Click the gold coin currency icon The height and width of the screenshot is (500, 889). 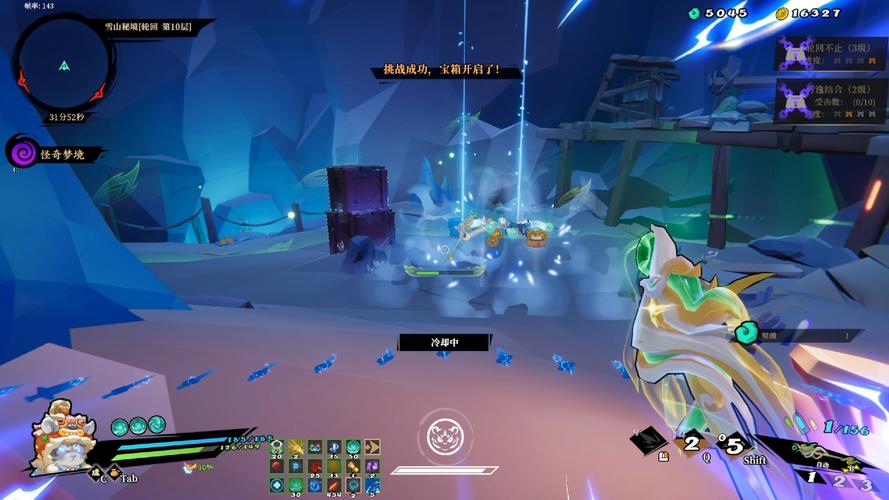click(x=782, y=13)
